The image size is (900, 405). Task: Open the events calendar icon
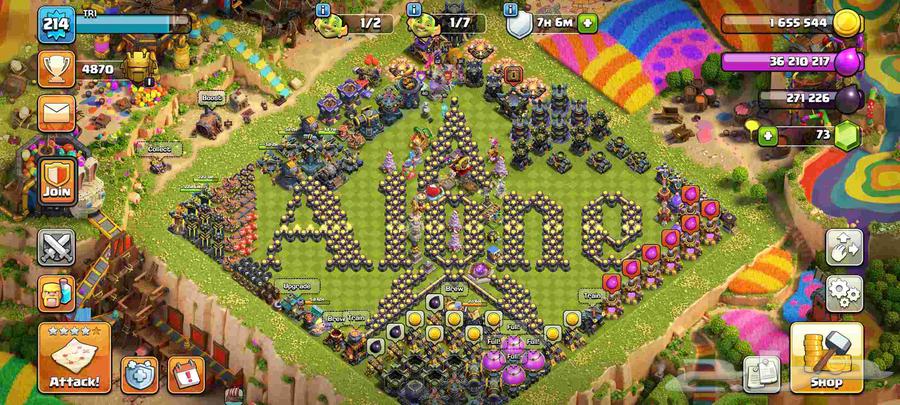click(x=186, y=374)
